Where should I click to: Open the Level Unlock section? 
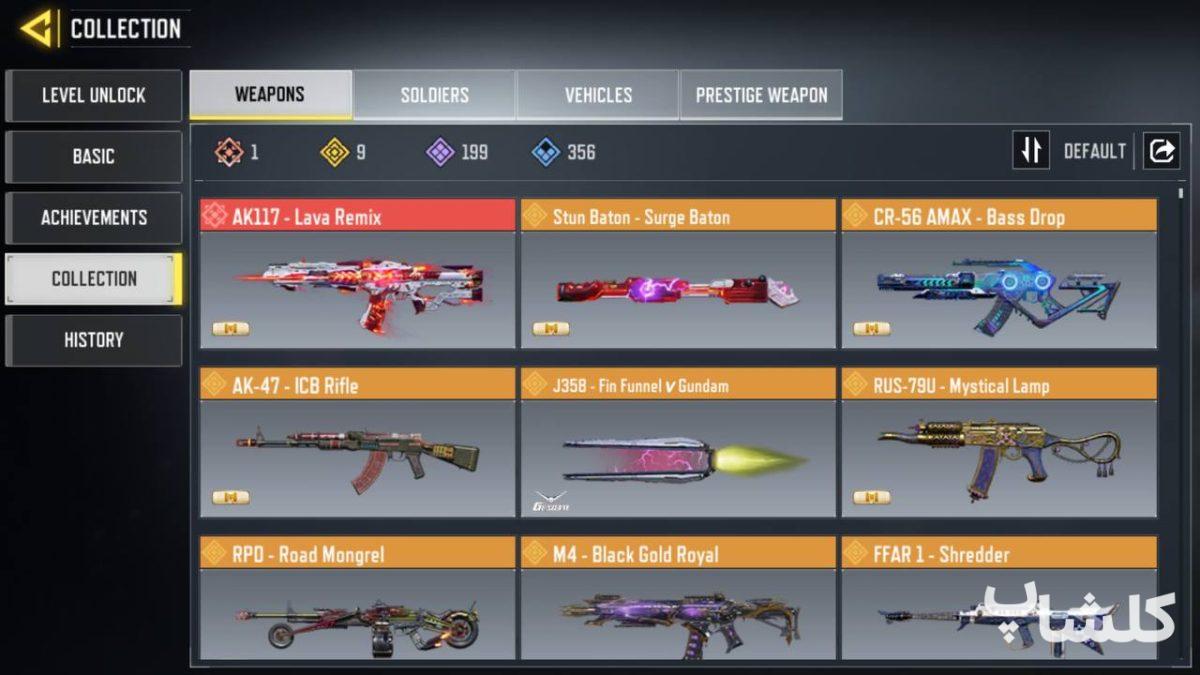pos(93,96)
